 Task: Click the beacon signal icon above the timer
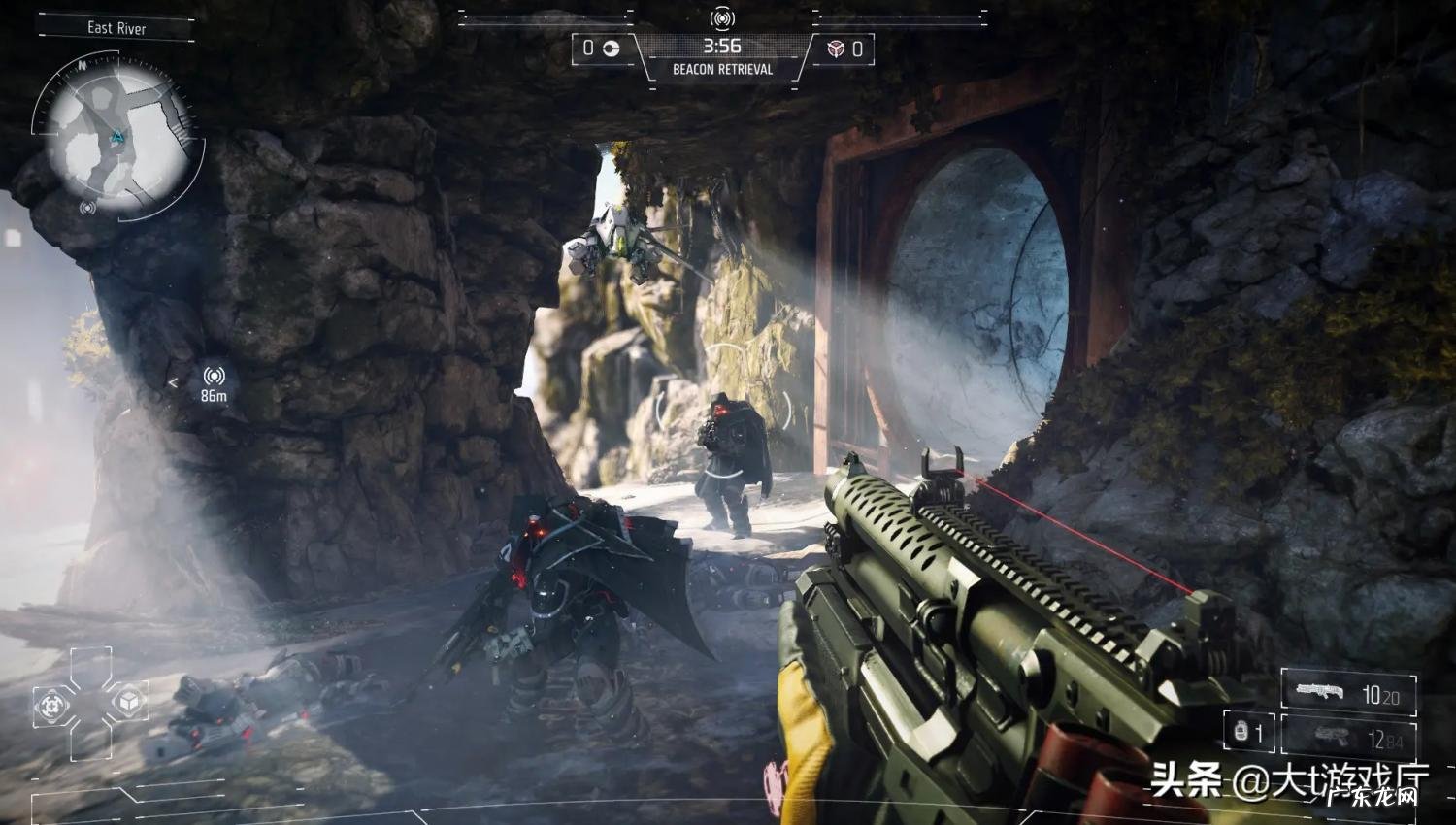721,18
